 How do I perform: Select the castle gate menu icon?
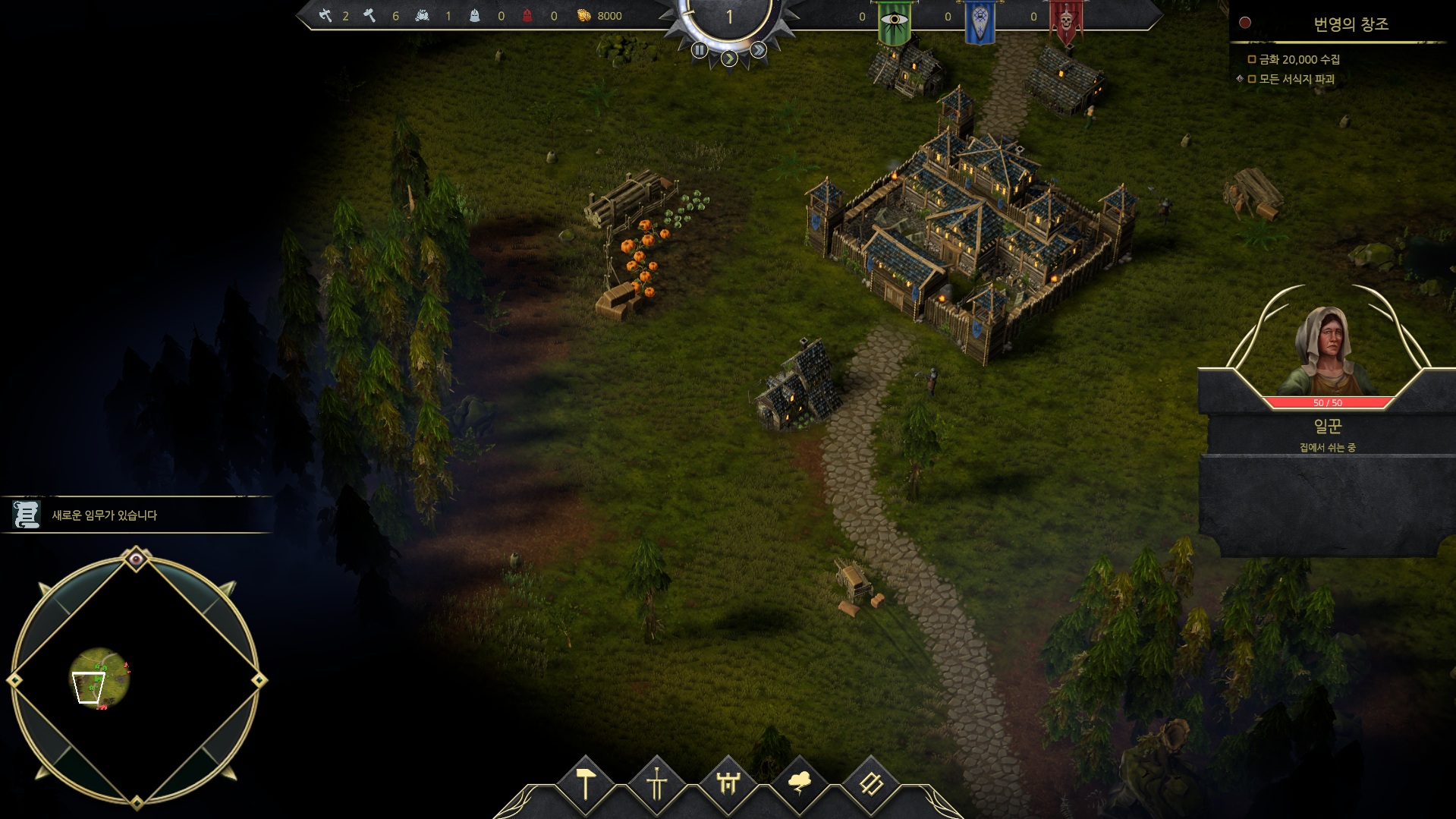pyautogui.click(x=728, y=783)
